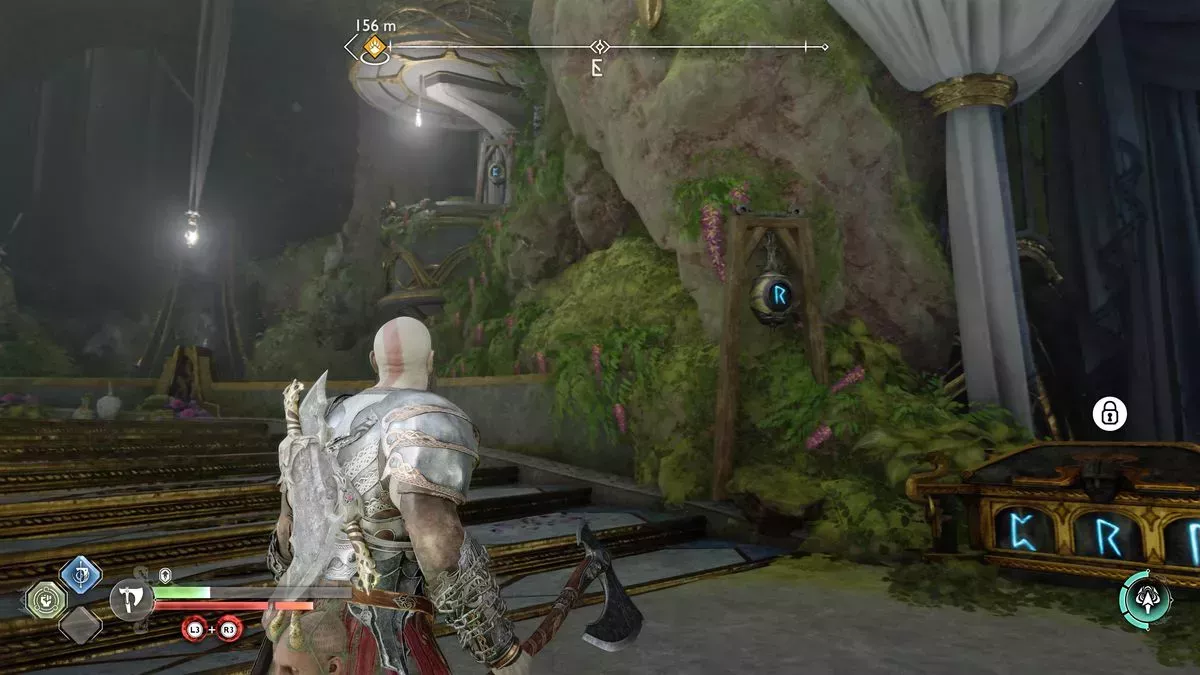Click the small shield buff icon above the health bar
This screenshot has height=675, width=1200.
click(x=163, y=575)
